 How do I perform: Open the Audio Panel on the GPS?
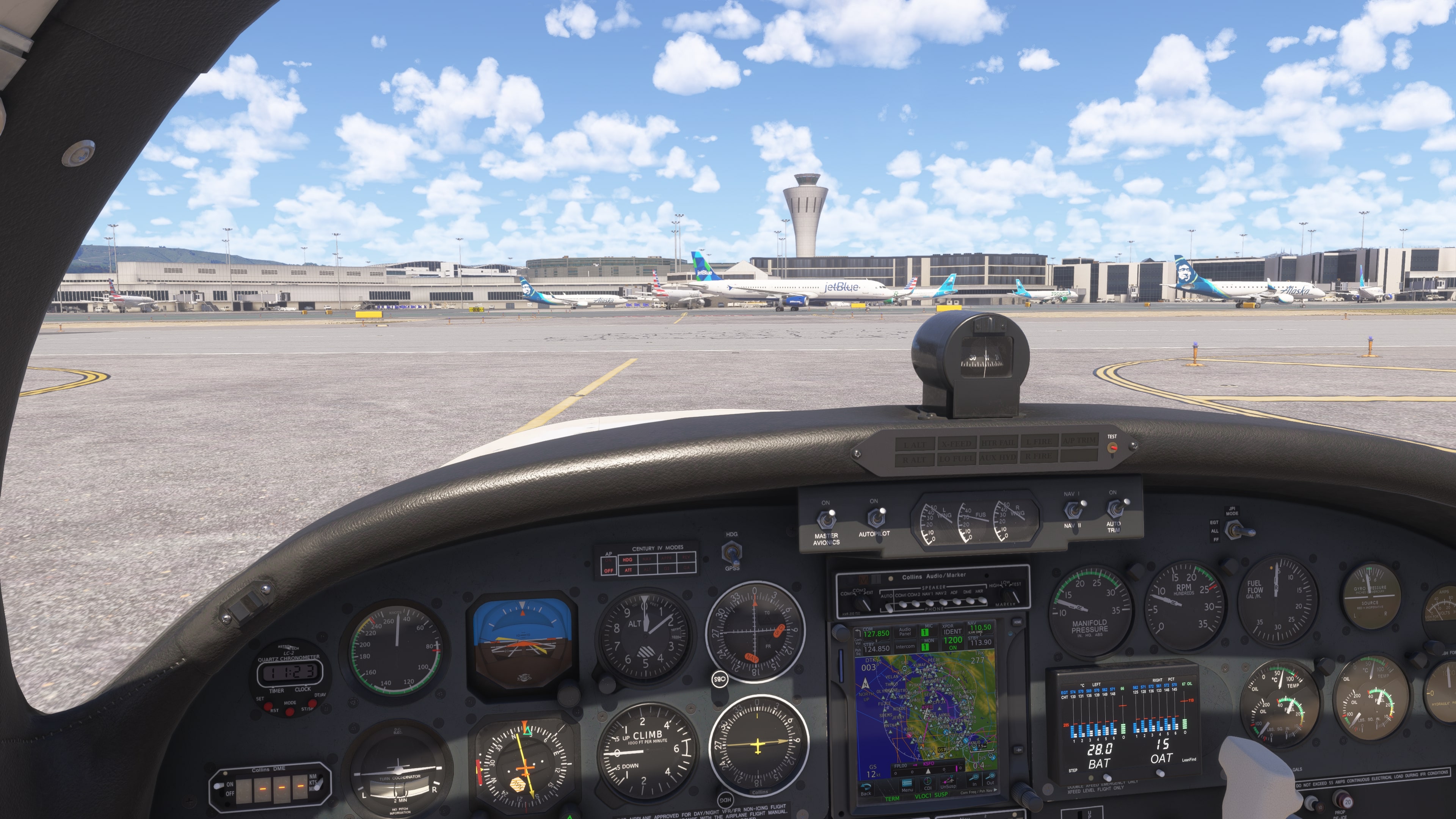click(905, 631)
